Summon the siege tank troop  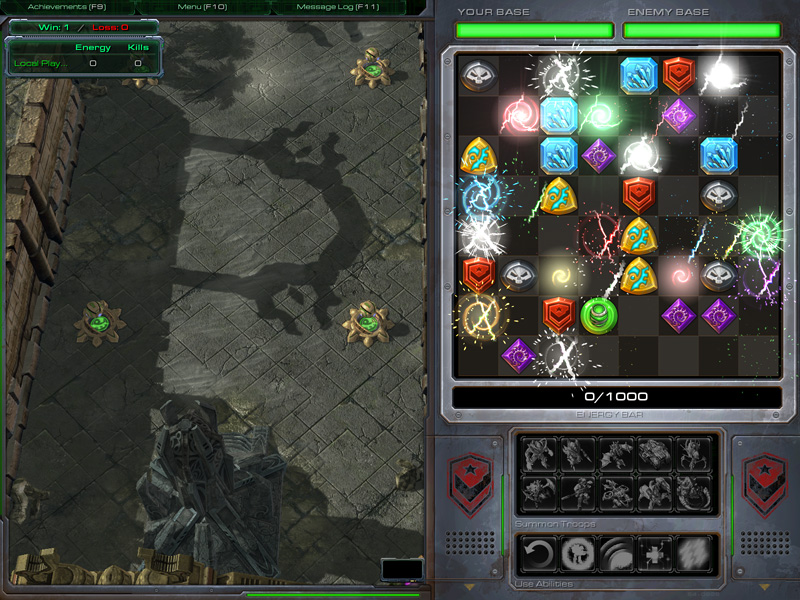click(x=655, y=455)
